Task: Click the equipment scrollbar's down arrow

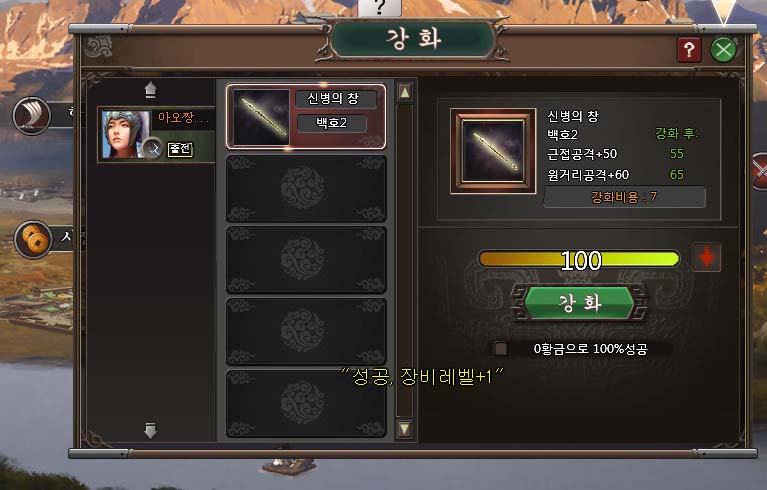Action: pos(405,429)
